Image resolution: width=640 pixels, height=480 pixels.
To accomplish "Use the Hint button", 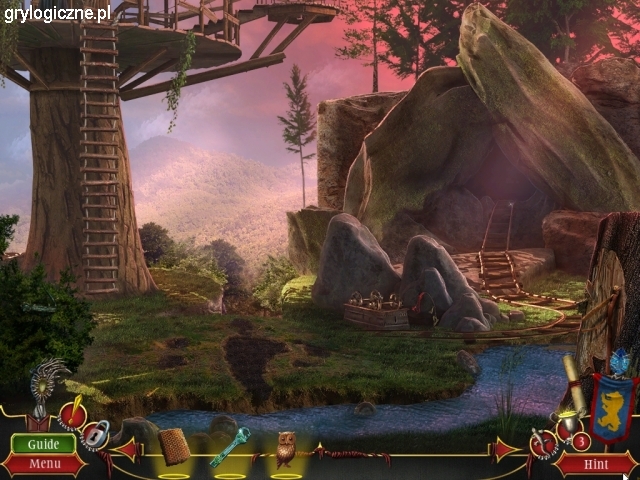I will tap(594, 464).
